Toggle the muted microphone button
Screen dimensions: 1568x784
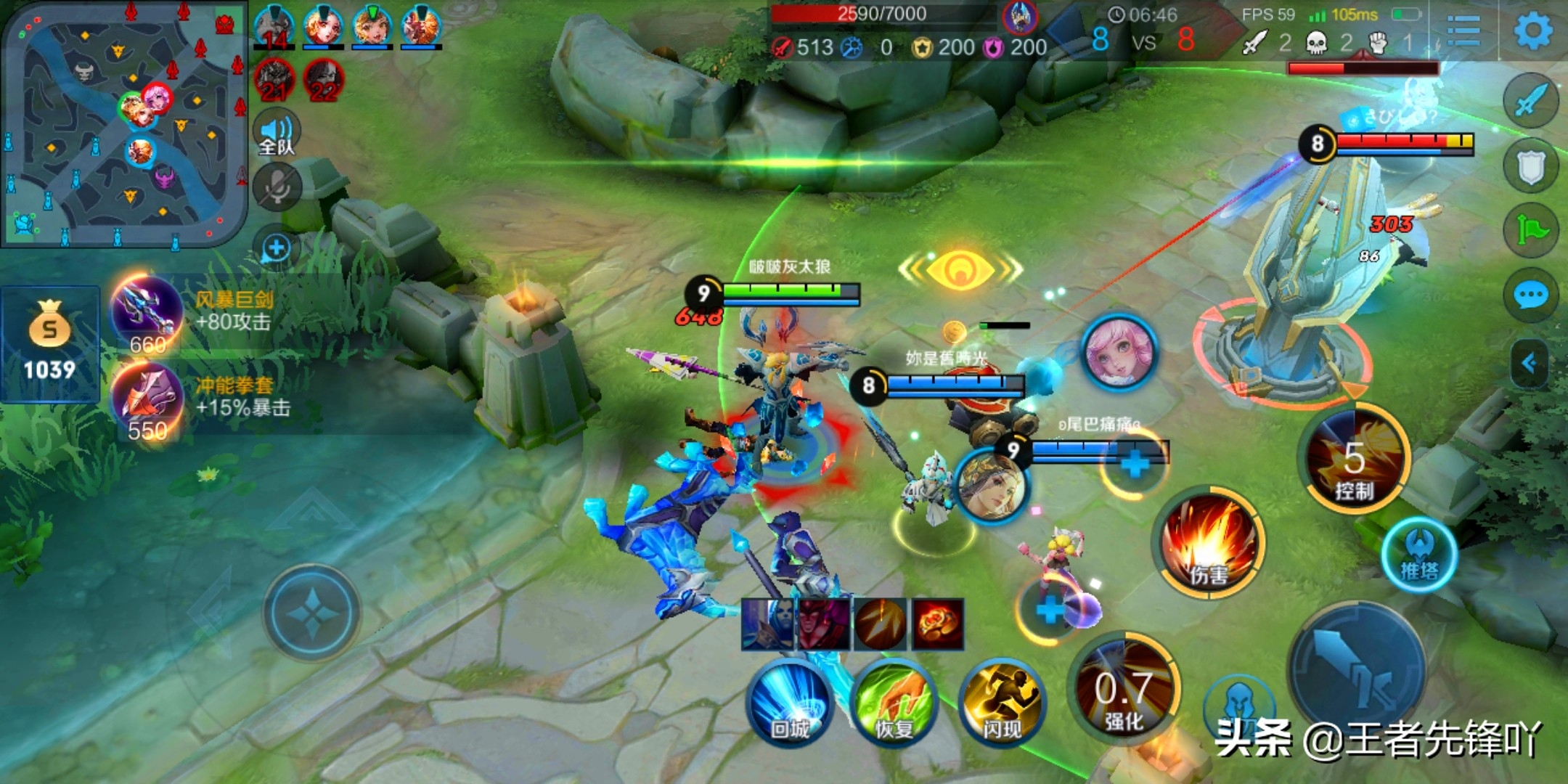277,187
